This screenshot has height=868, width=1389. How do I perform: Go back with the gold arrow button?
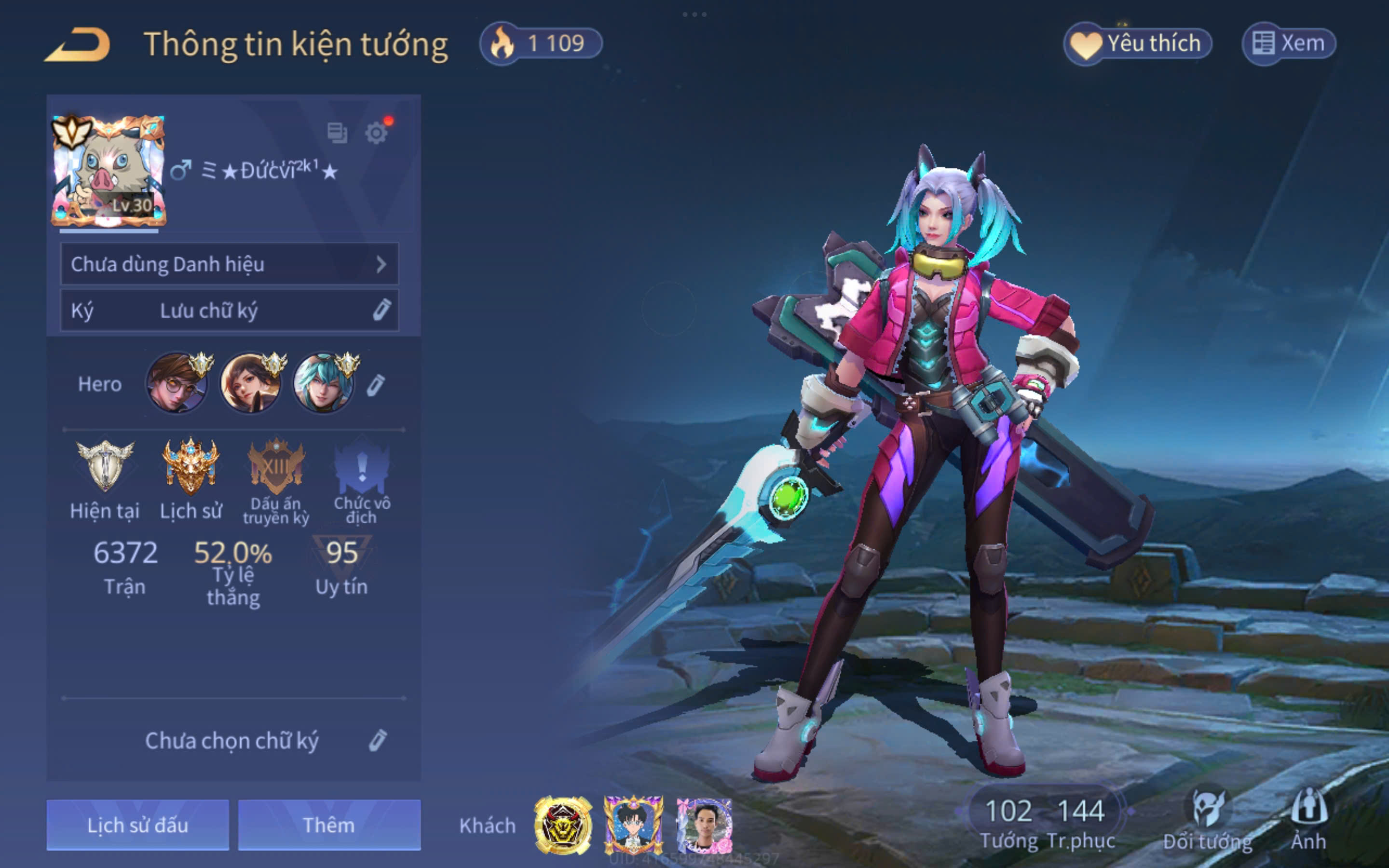(78, 44)
